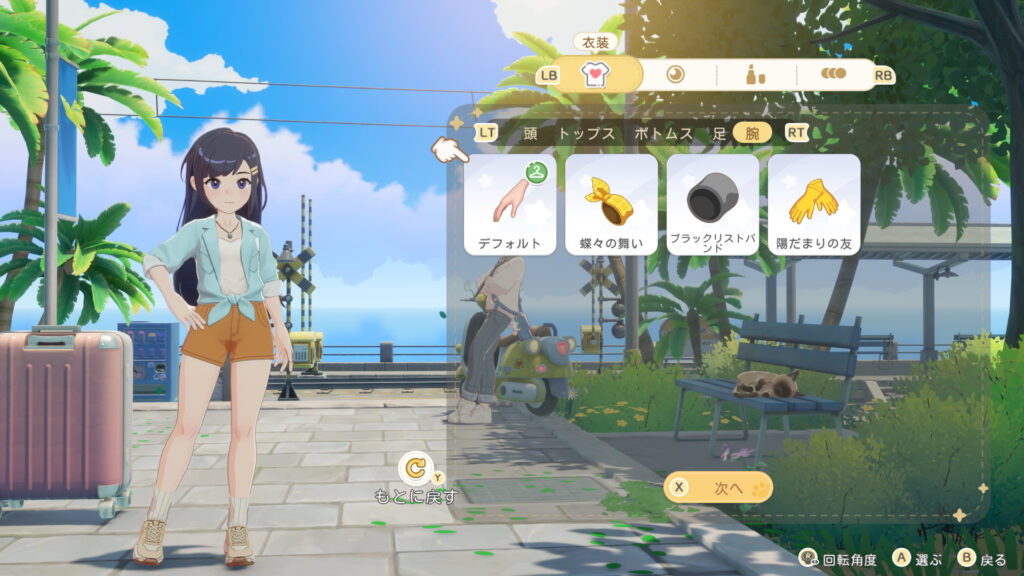Choose the トップス tops category
1024x576 pixels.
pos(586,133)
